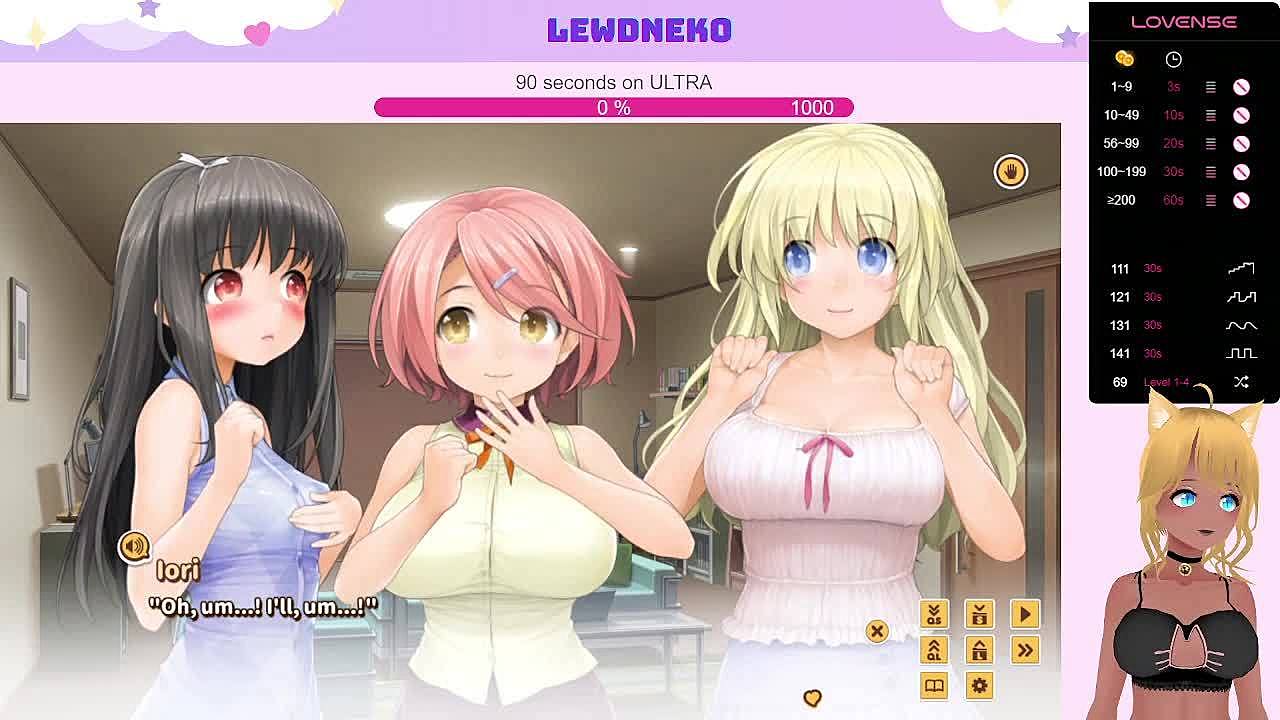Click the shuffle icon for Level 1-4
1280x720 pixels.
point(1241,382)
